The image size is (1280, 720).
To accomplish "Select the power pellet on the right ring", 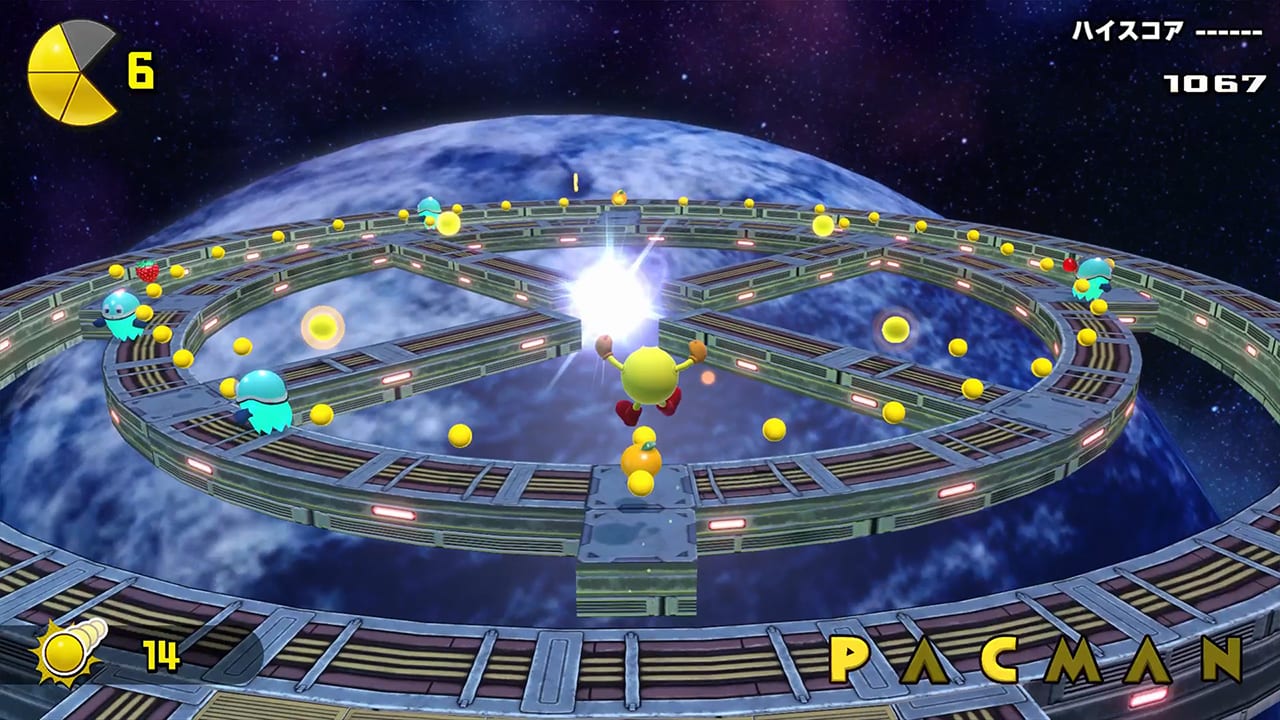I will 897,330.
